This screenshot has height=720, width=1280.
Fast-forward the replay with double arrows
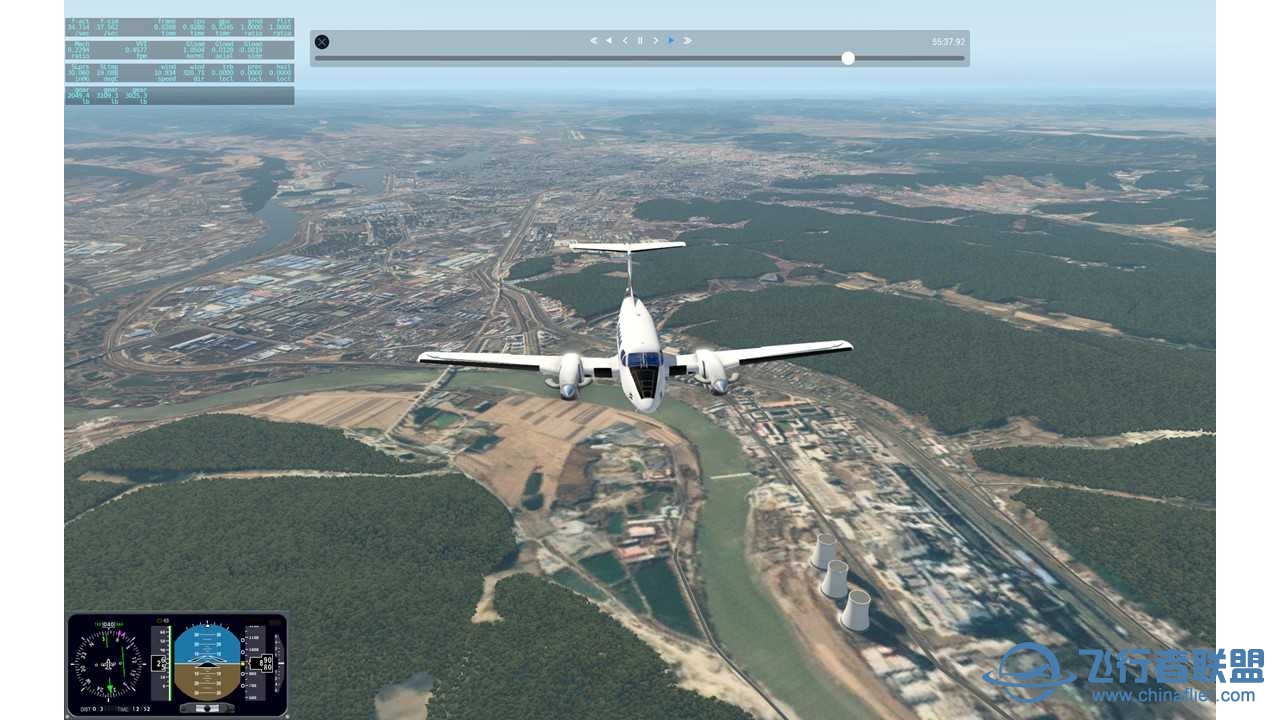(688, 41)
